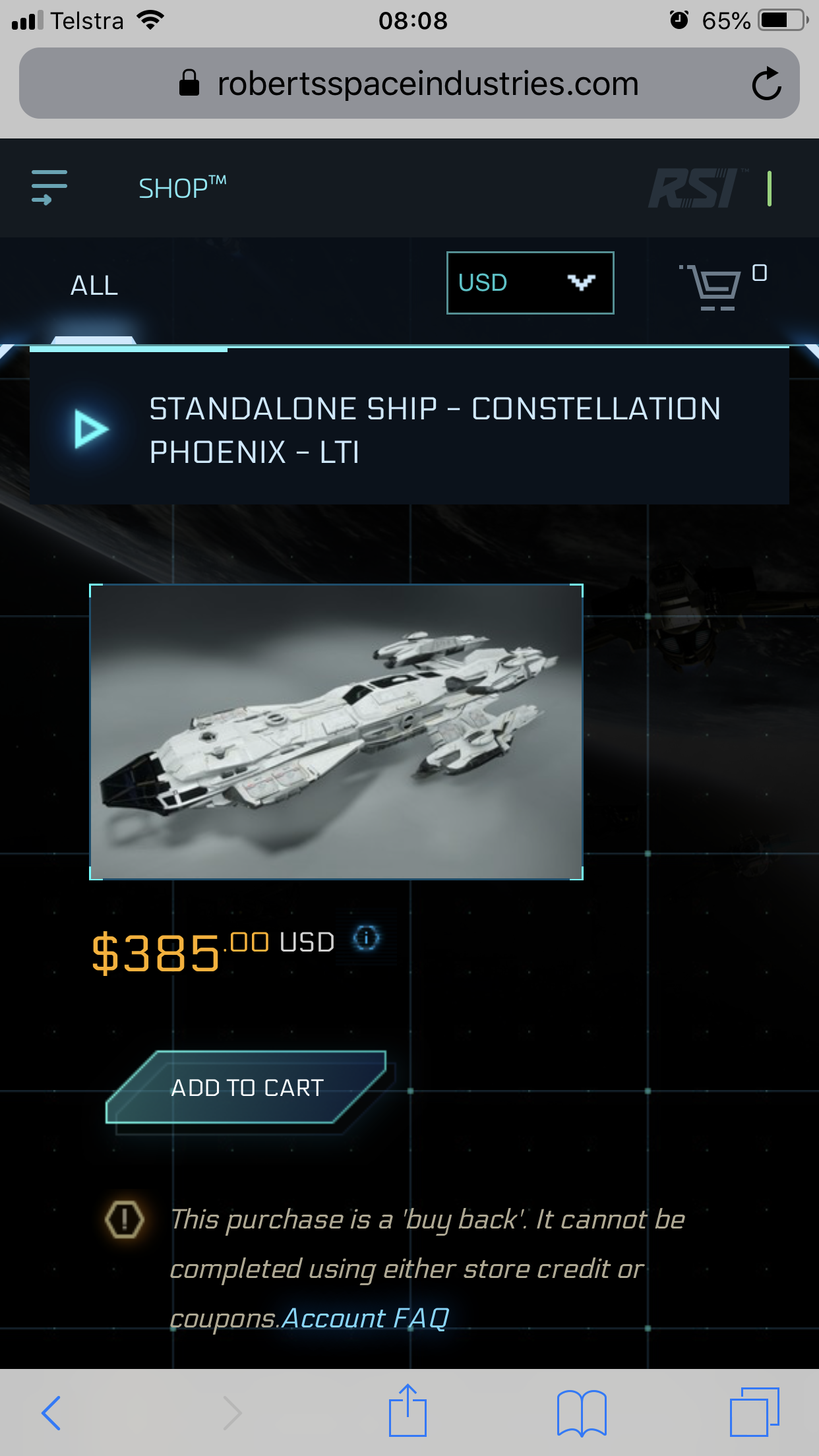Select the ALL category tab
This screenshot has height=1456, width=819.
[94, 286]
